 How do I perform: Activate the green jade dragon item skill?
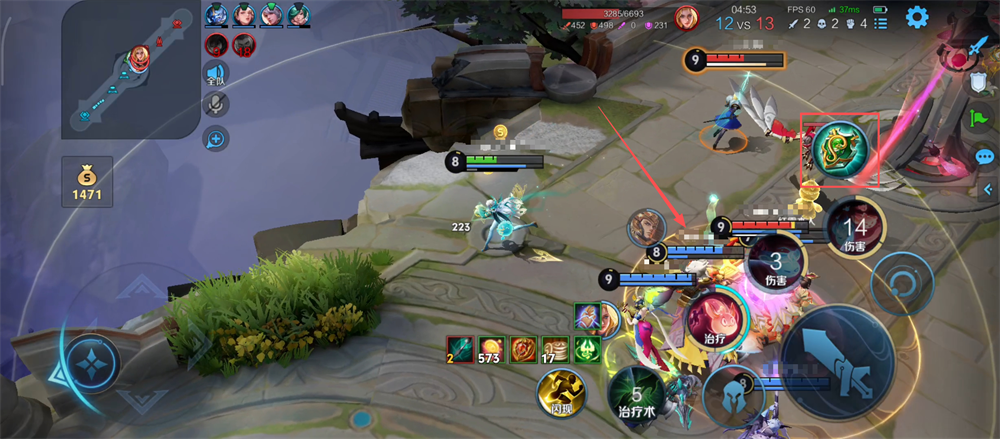click(x=838, y=150)
